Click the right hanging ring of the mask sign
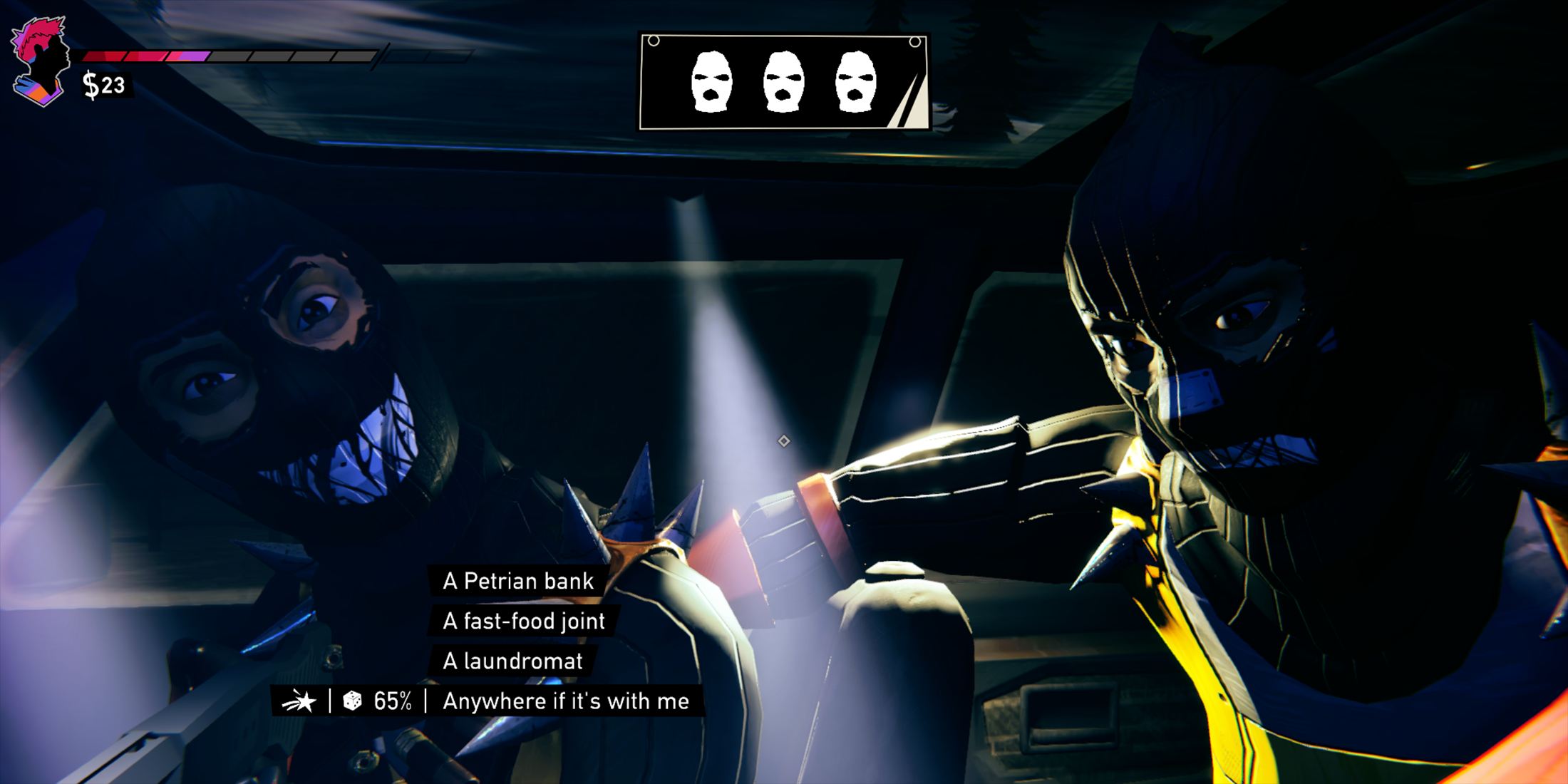 coord(914,41)
